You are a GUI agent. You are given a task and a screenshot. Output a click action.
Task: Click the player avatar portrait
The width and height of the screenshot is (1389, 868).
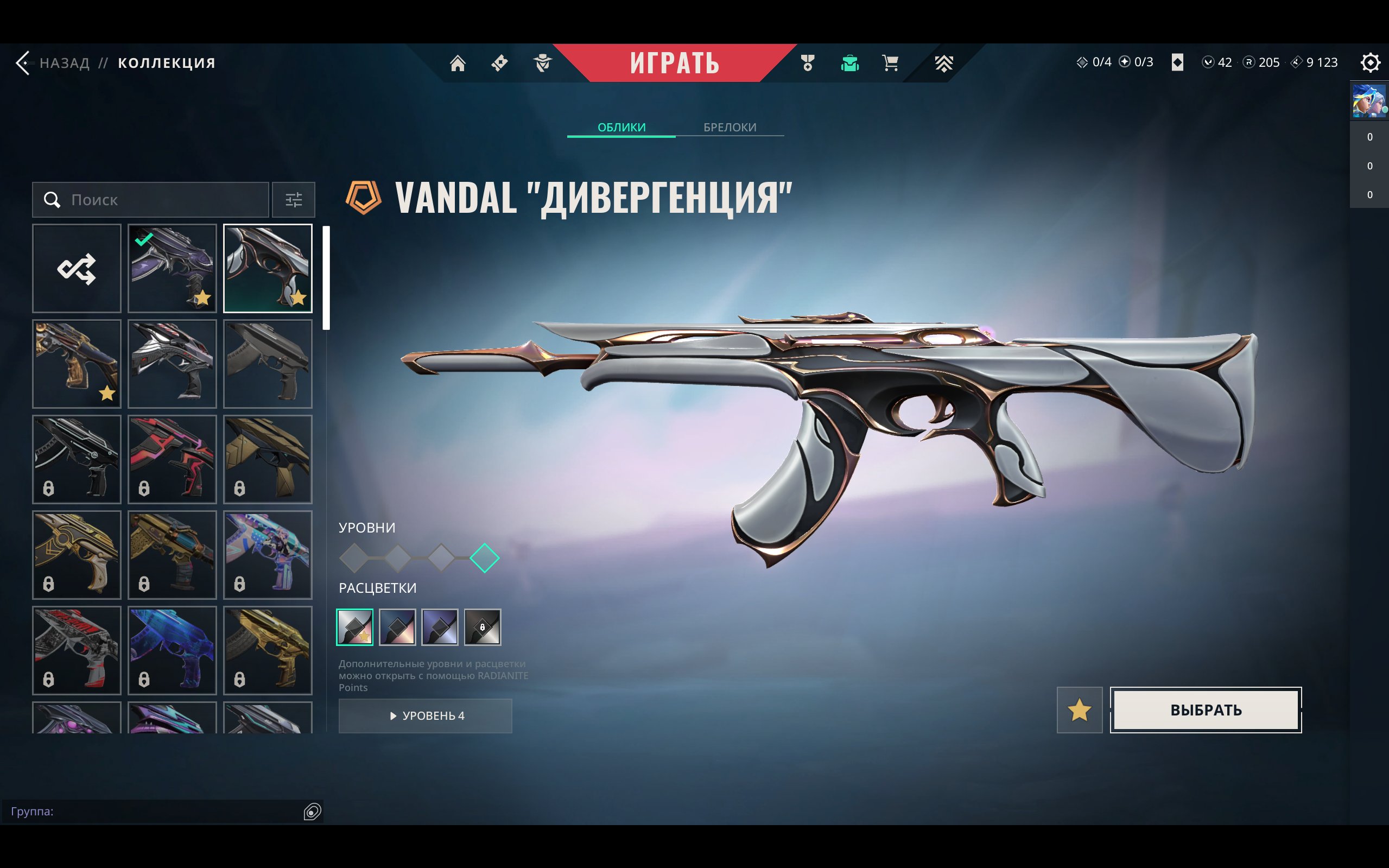pos(1368,101)
